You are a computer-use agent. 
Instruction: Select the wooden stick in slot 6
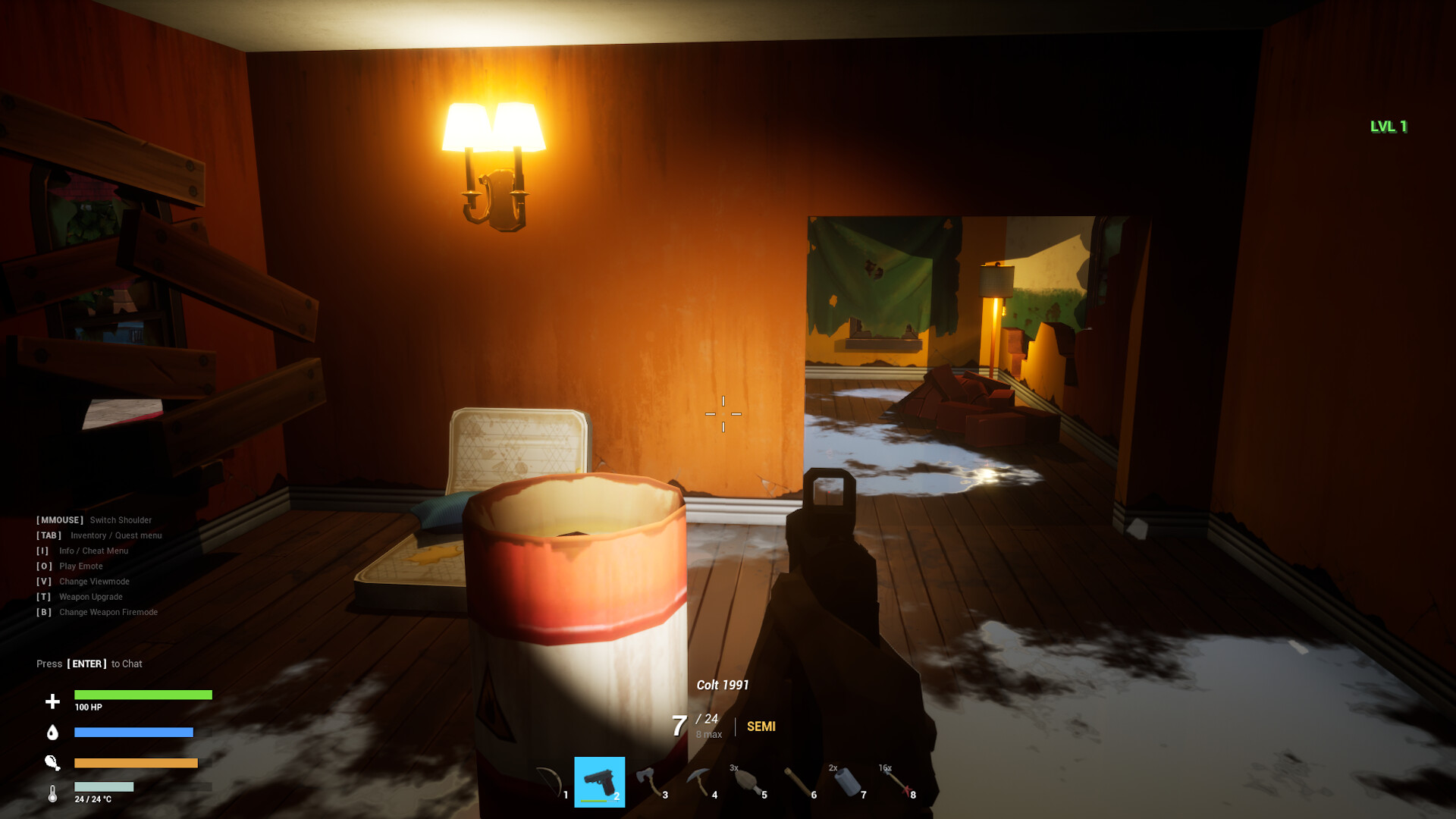pyautogui.click(x=797, y=781)
